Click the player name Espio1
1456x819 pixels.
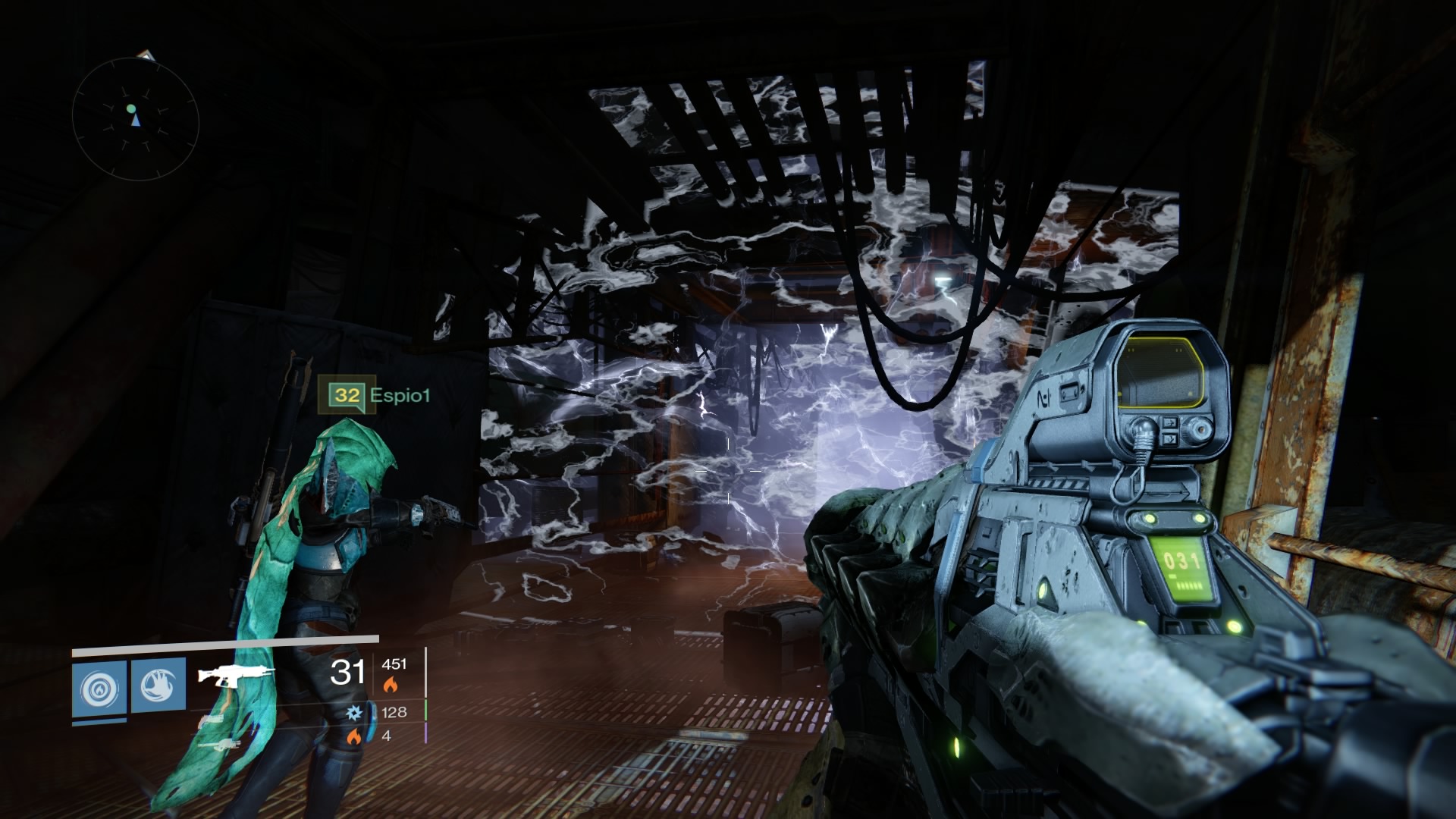tap(400, 395)
